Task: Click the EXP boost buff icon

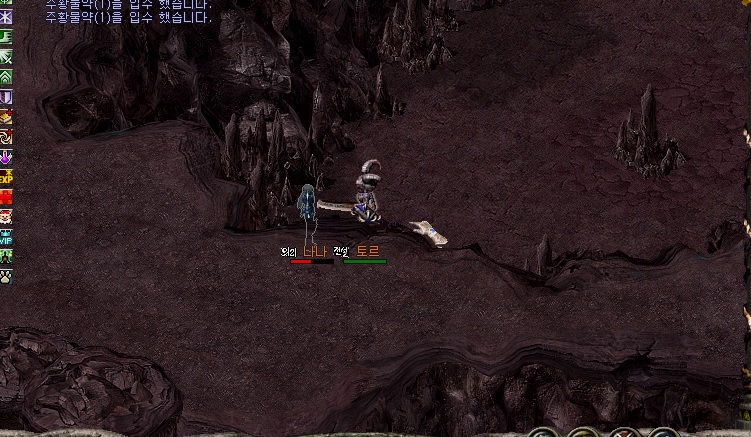Action: pos(6,177)
